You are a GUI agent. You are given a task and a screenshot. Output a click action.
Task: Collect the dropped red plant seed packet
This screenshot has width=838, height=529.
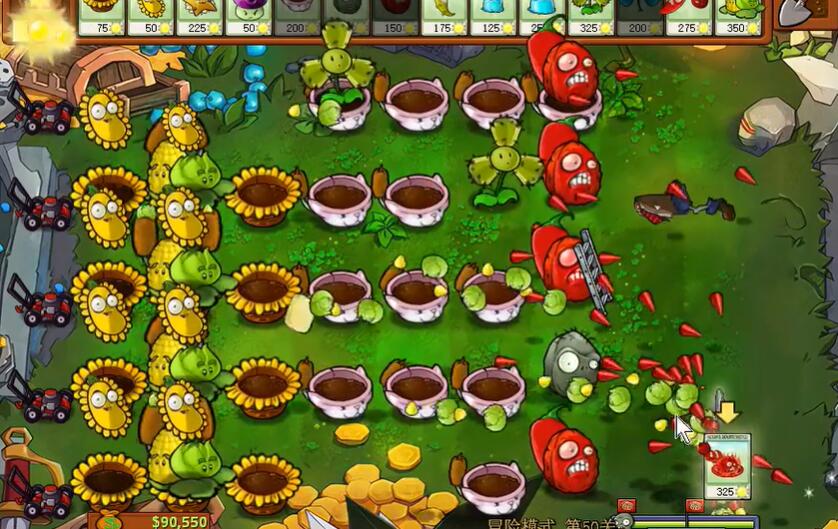pos(727,465)
